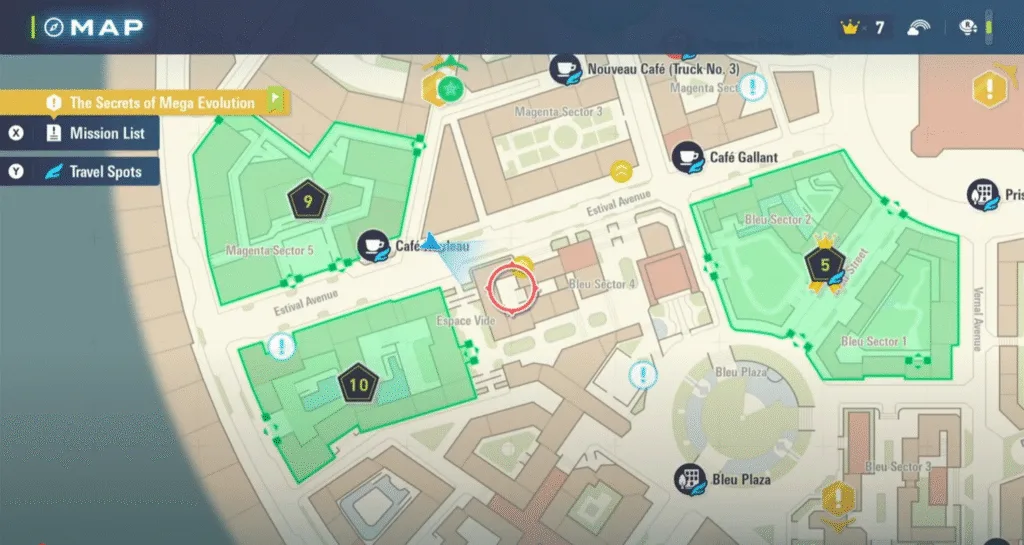
Task: Choose the Café Gallant travel spot icon
Action: pos(686,157)
